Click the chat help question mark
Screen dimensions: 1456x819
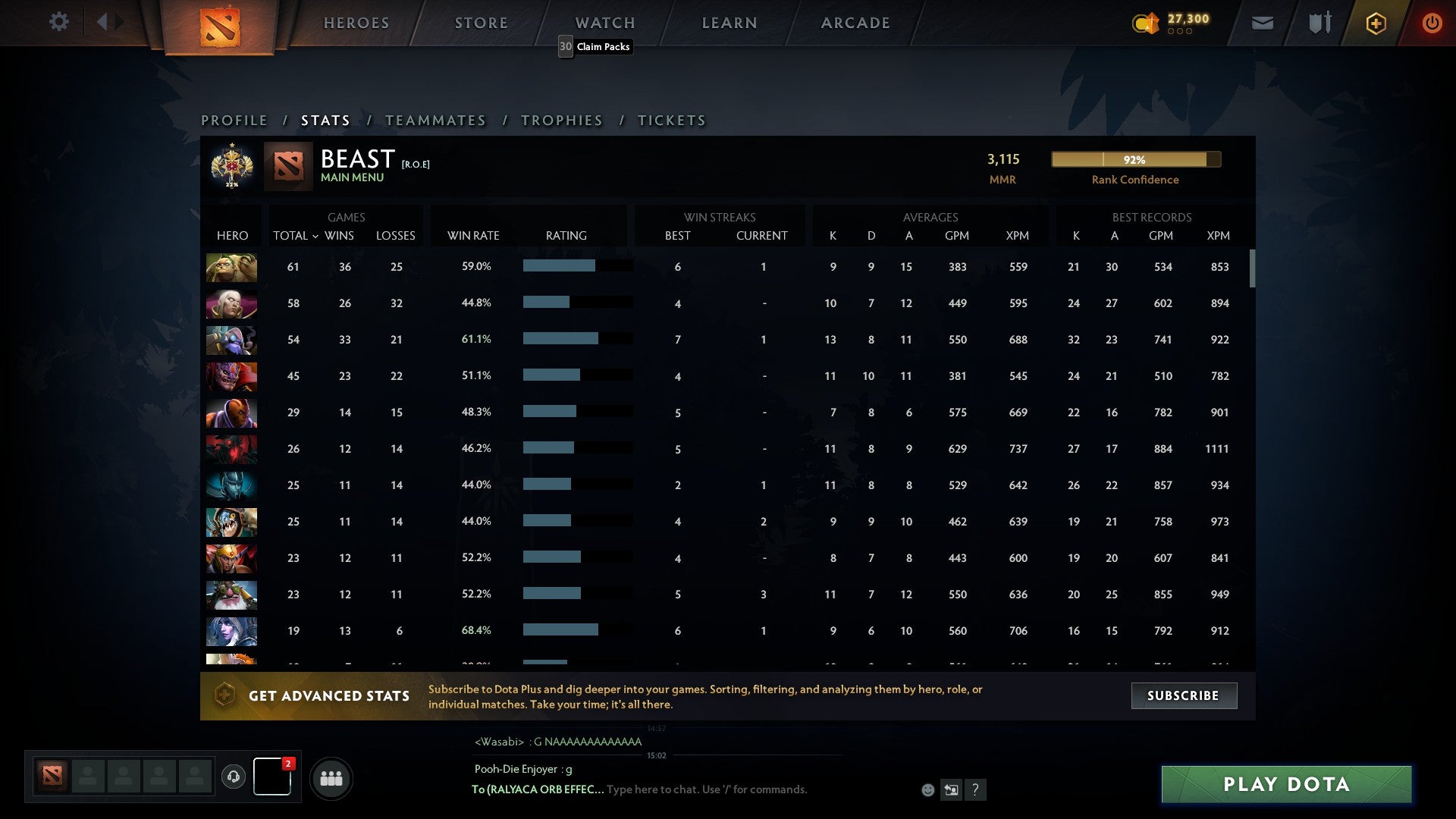(976, 790)
